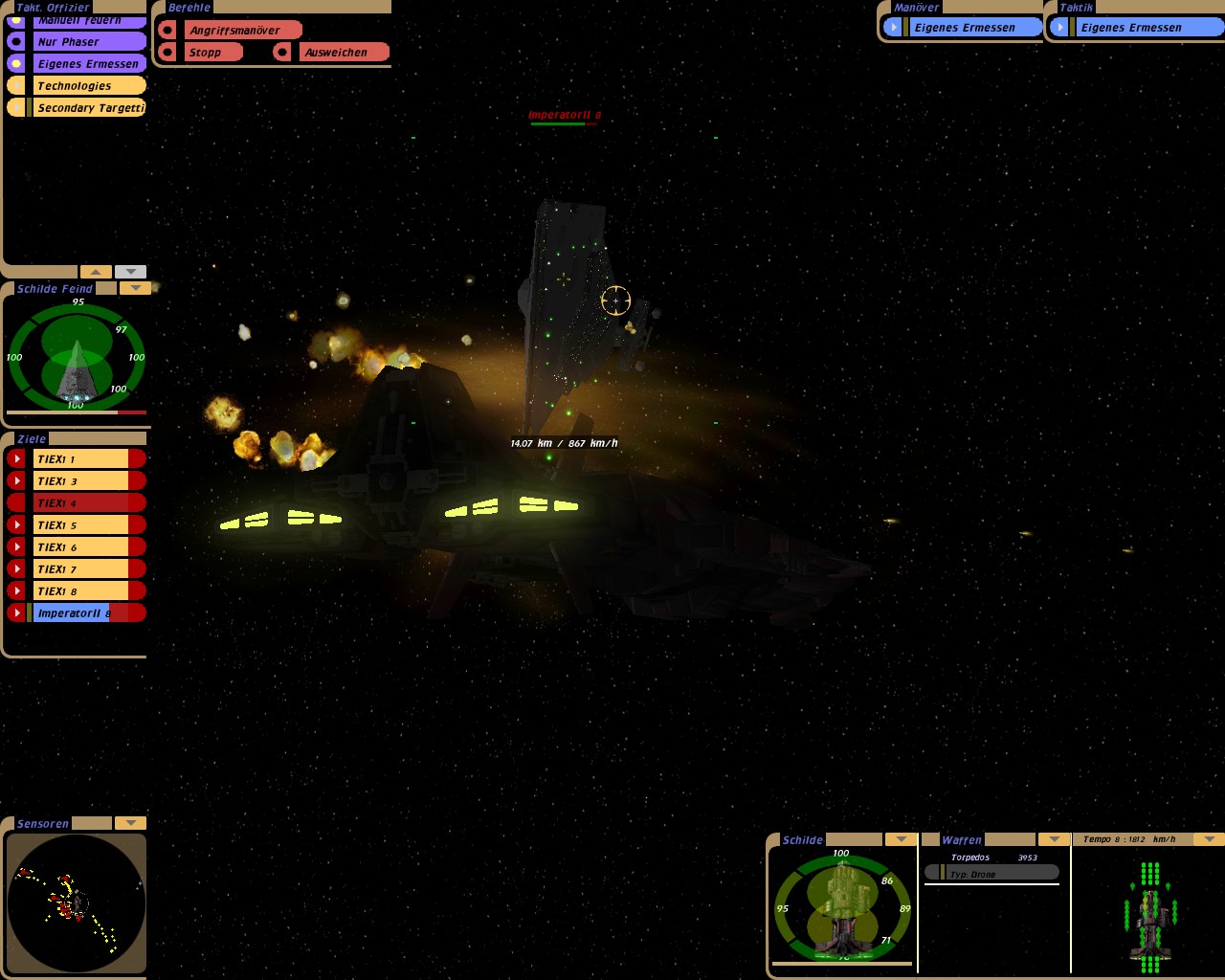This screenshot has height=980, width=1225.
Task: Collapse the Schilde Feind panel
Action: (x=135, y=288)
